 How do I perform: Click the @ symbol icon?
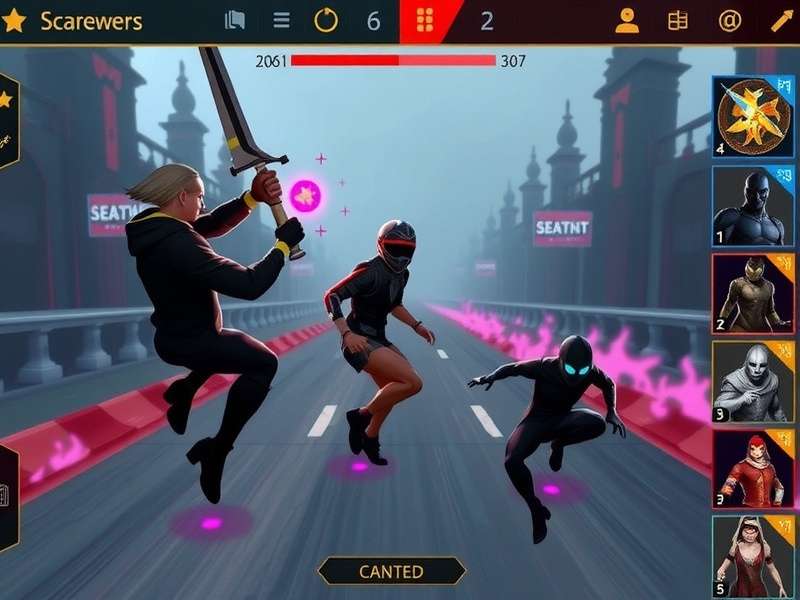click(x=730, y=21)
